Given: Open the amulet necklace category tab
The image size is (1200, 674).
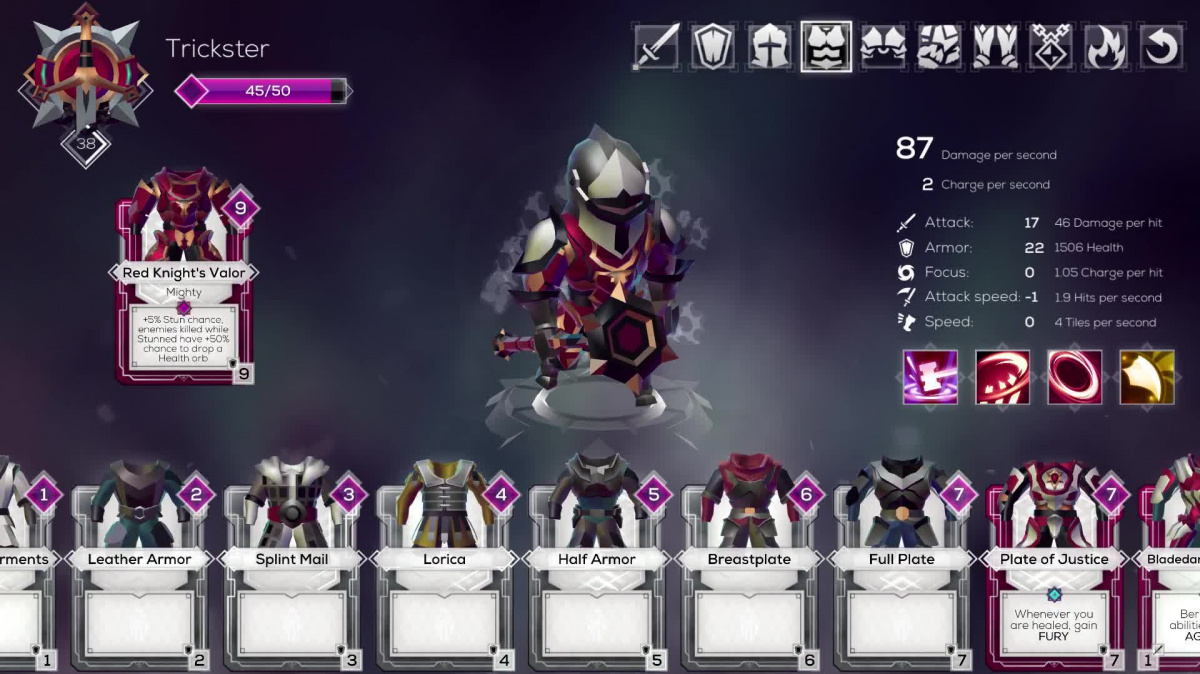Looking at the screenshot, I should [1051, 47].
